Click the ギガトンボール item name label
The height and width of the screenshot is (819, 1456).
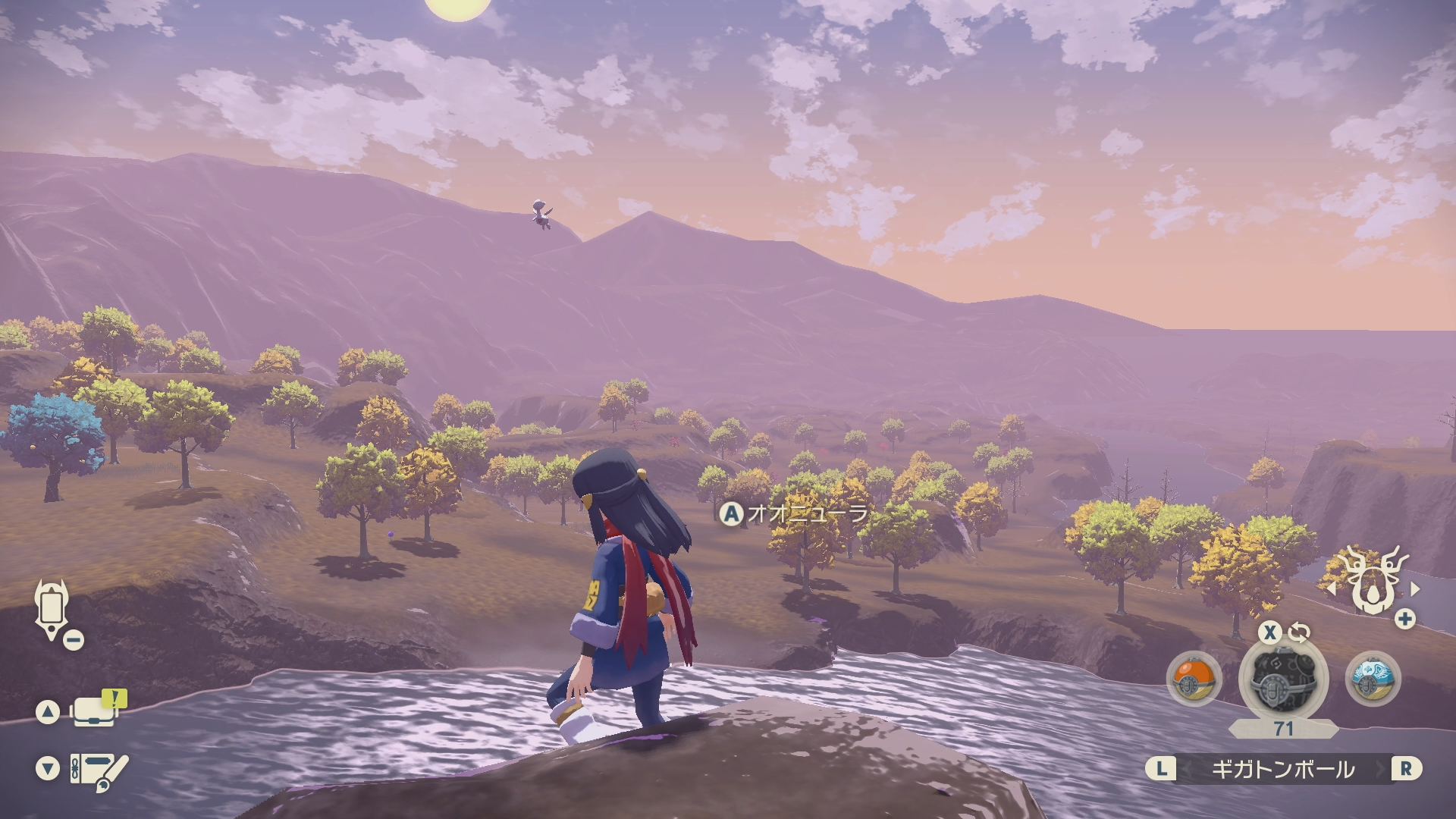click(1282, 769)
